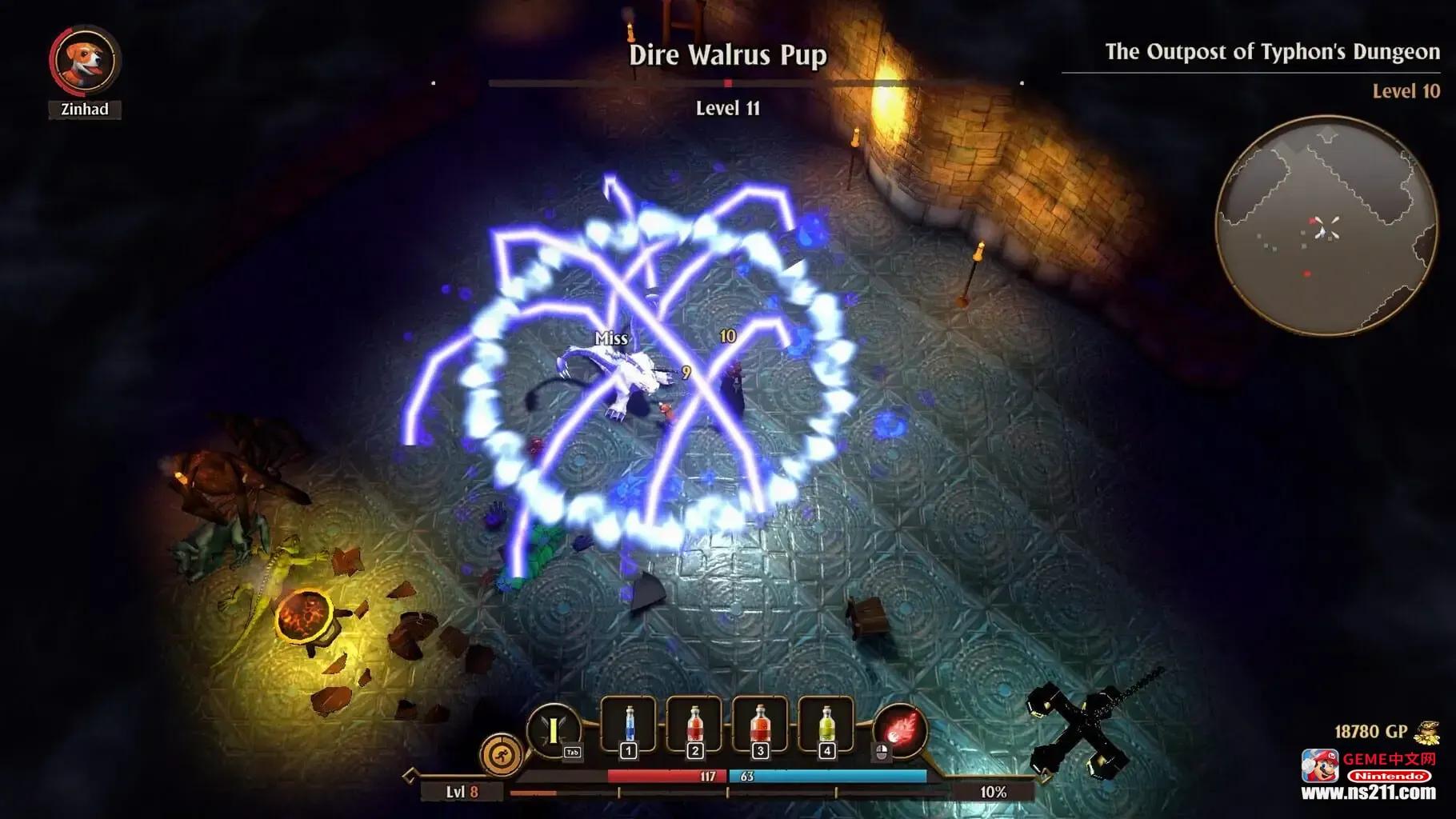Use the yellow-green potion in slot 4
This screenshot has height=819, width=1456.
point(826,724)
